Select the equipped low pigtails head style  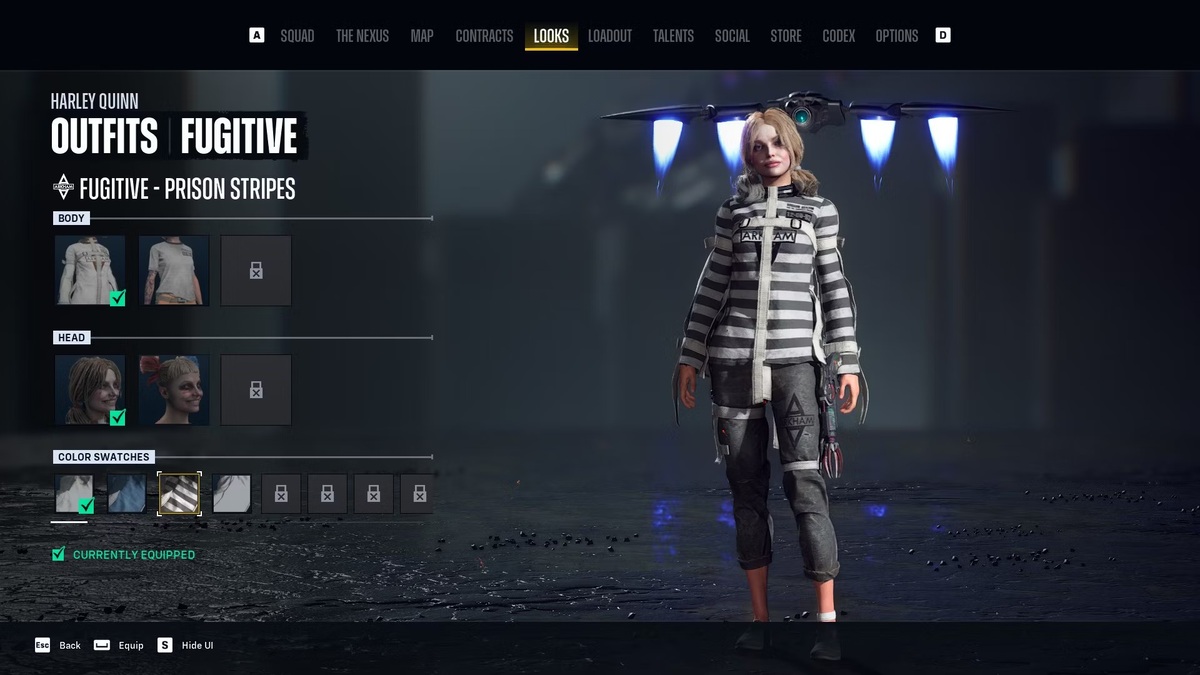click(x=90, y=389)
